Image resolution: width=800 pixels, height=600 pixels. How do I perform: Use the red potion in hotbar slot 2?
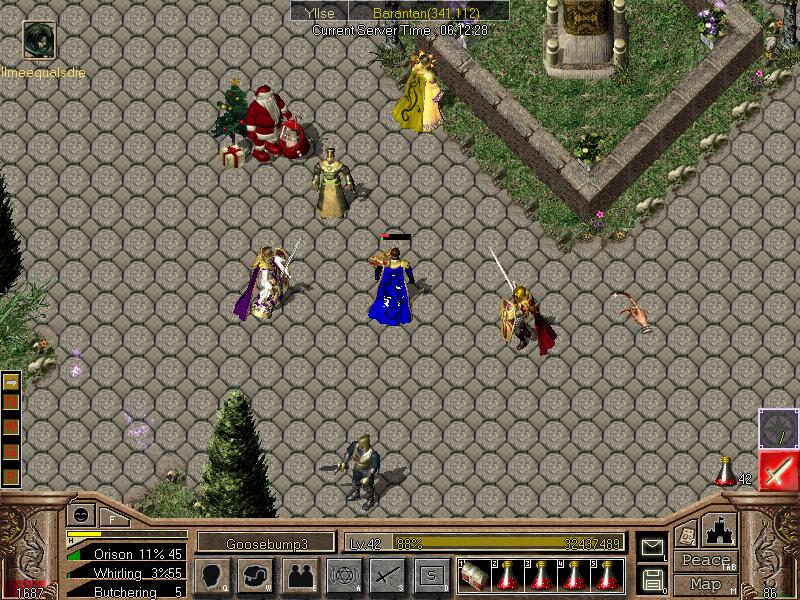click(507, 575)
